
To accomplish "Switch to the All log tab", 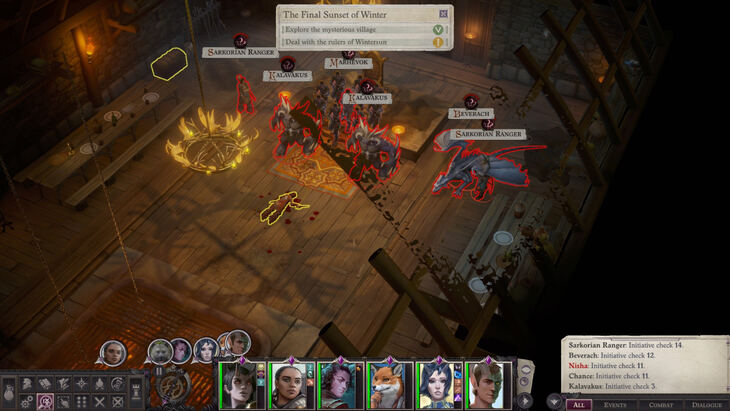I will 580,404.
